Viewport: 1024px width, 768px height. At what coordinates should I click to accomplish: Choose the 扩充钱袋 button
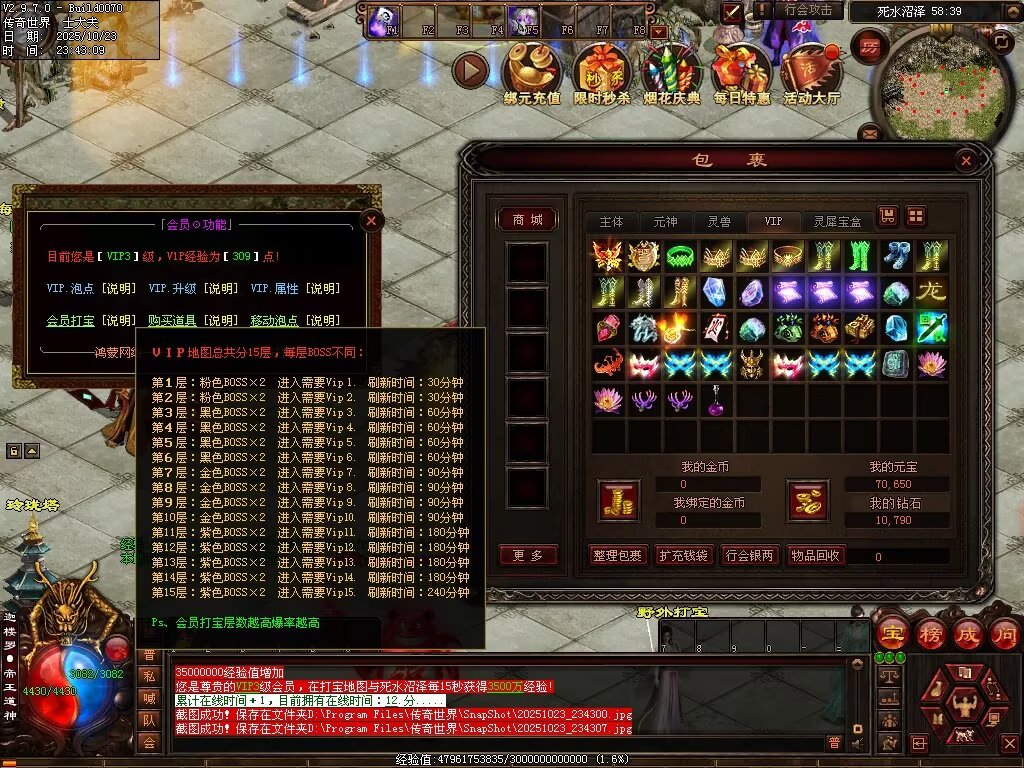pos(684,556)
